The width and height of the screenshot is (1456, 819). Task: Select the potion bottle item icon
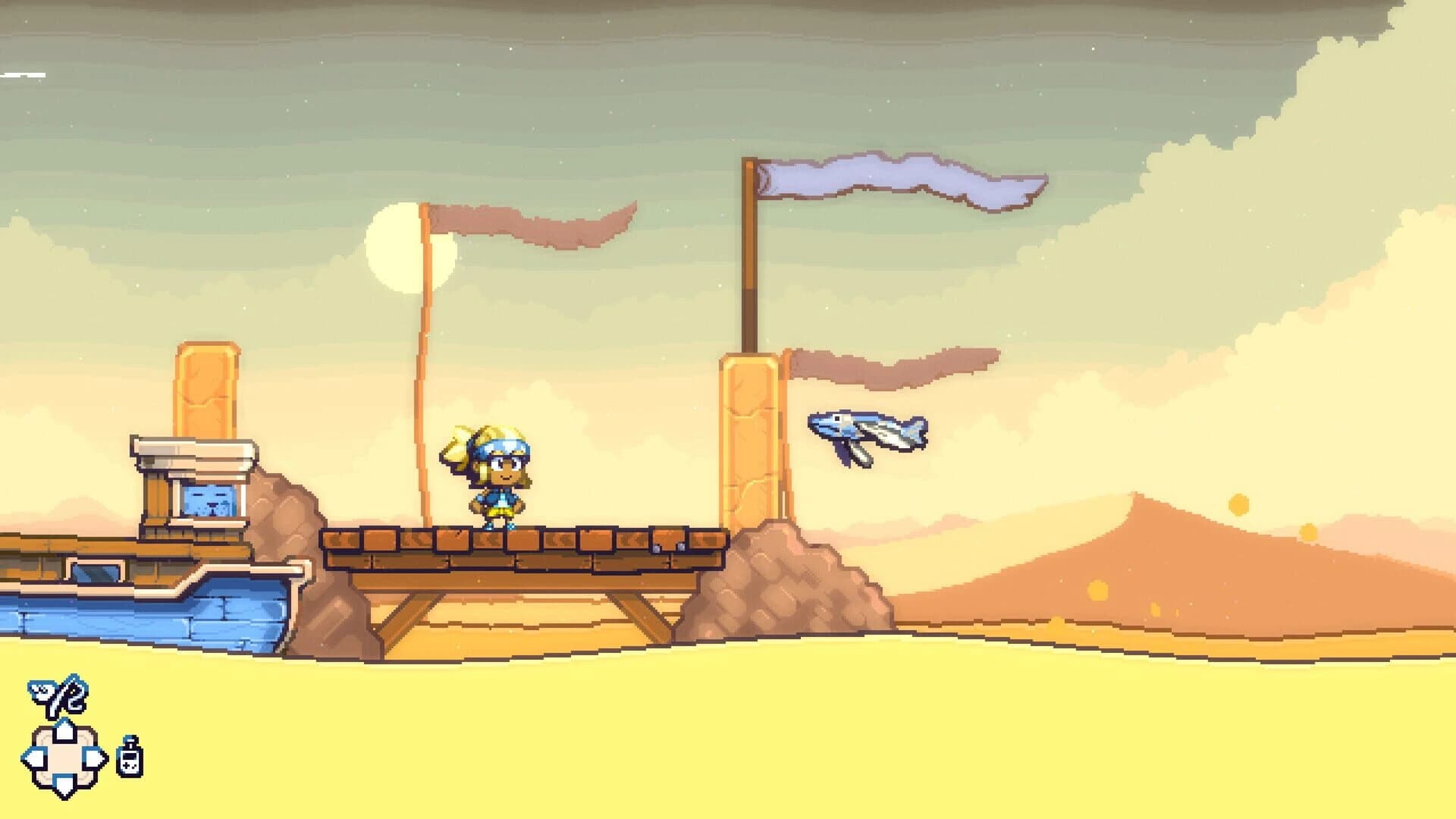pos(129,758)
